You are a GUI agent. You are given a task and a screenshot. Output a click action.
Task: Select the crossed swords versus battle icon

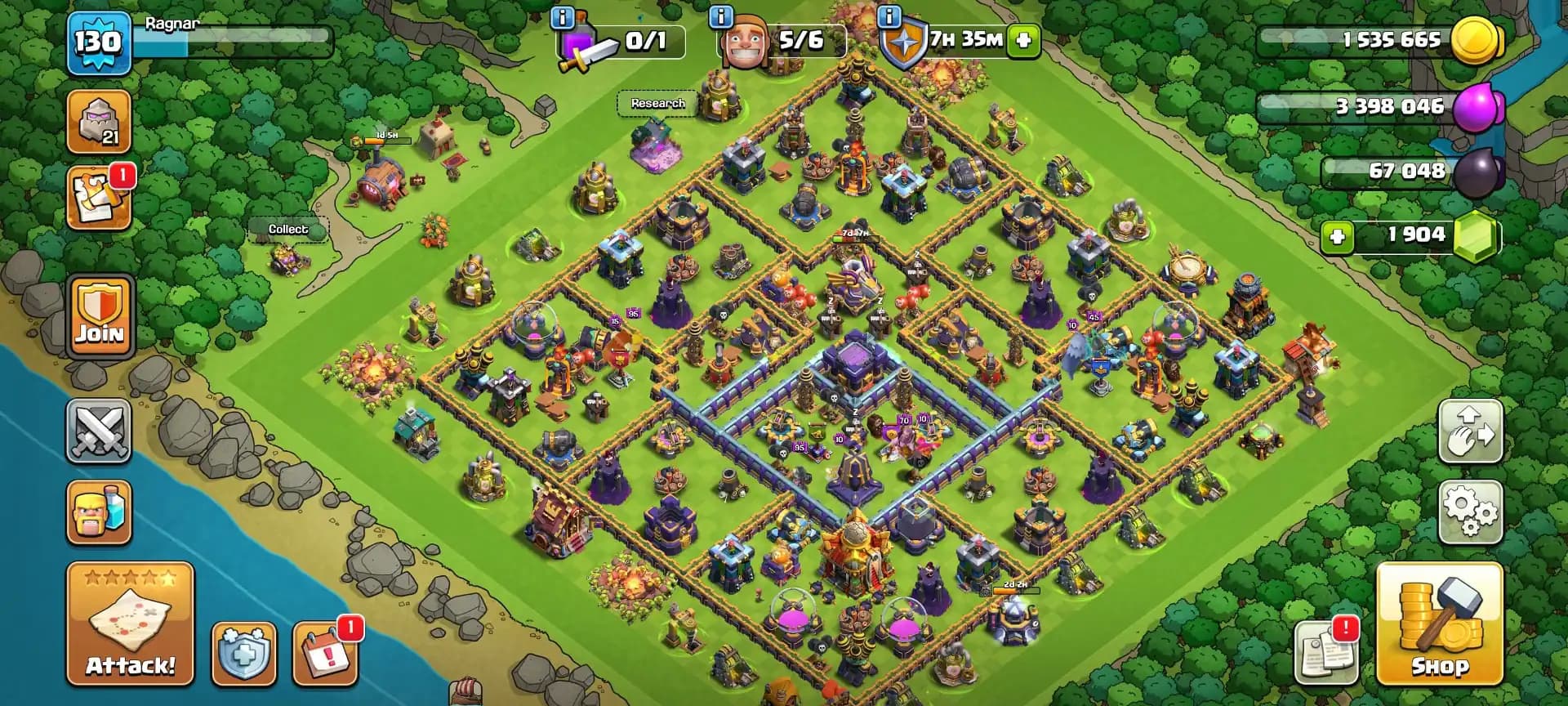100,432
